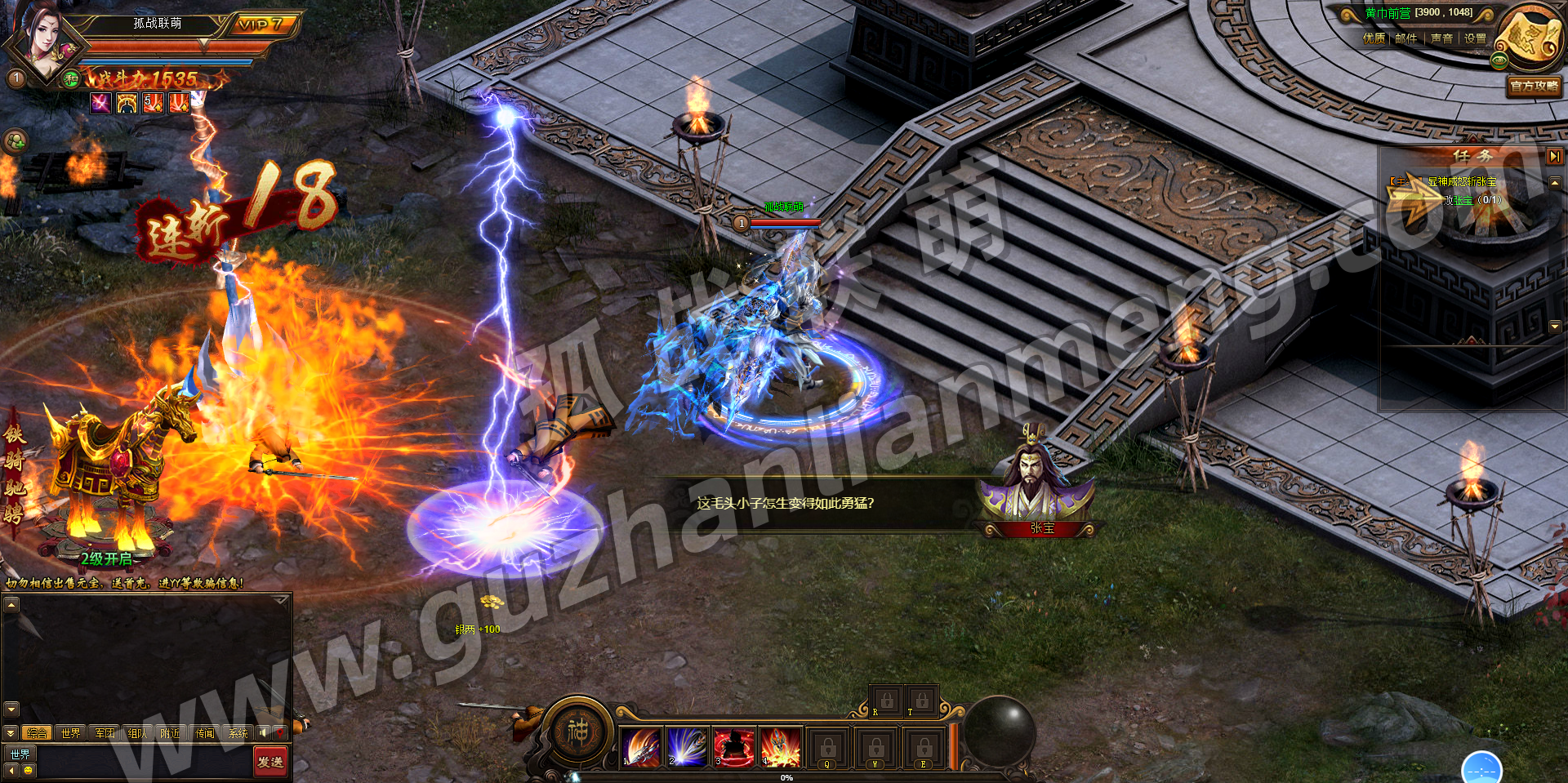Open the chat emoji picker
1568x783 pixels.
pos(29,770)
